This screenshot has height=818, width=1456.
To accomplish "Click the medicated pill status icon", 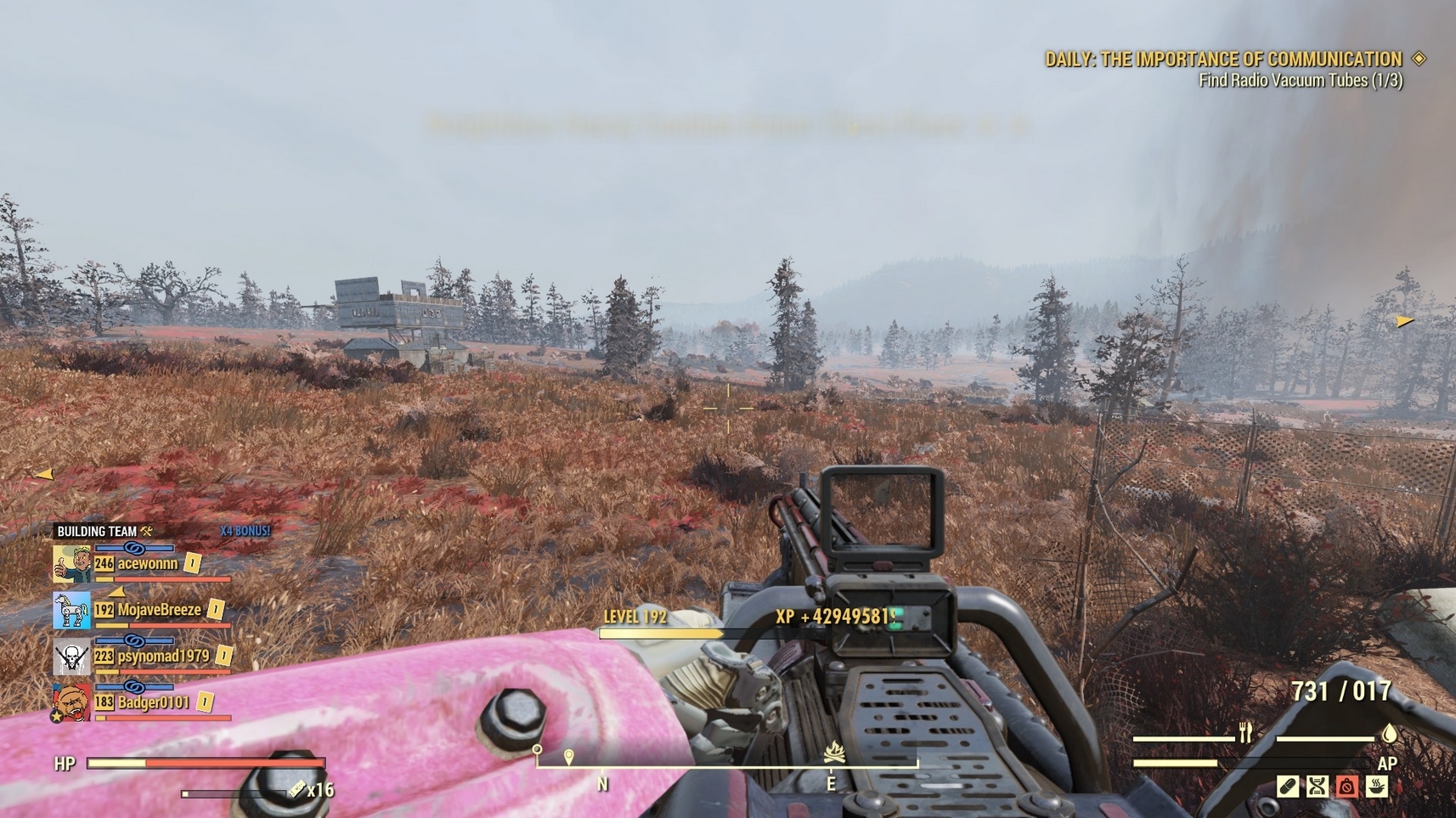I will point(1286,787).
